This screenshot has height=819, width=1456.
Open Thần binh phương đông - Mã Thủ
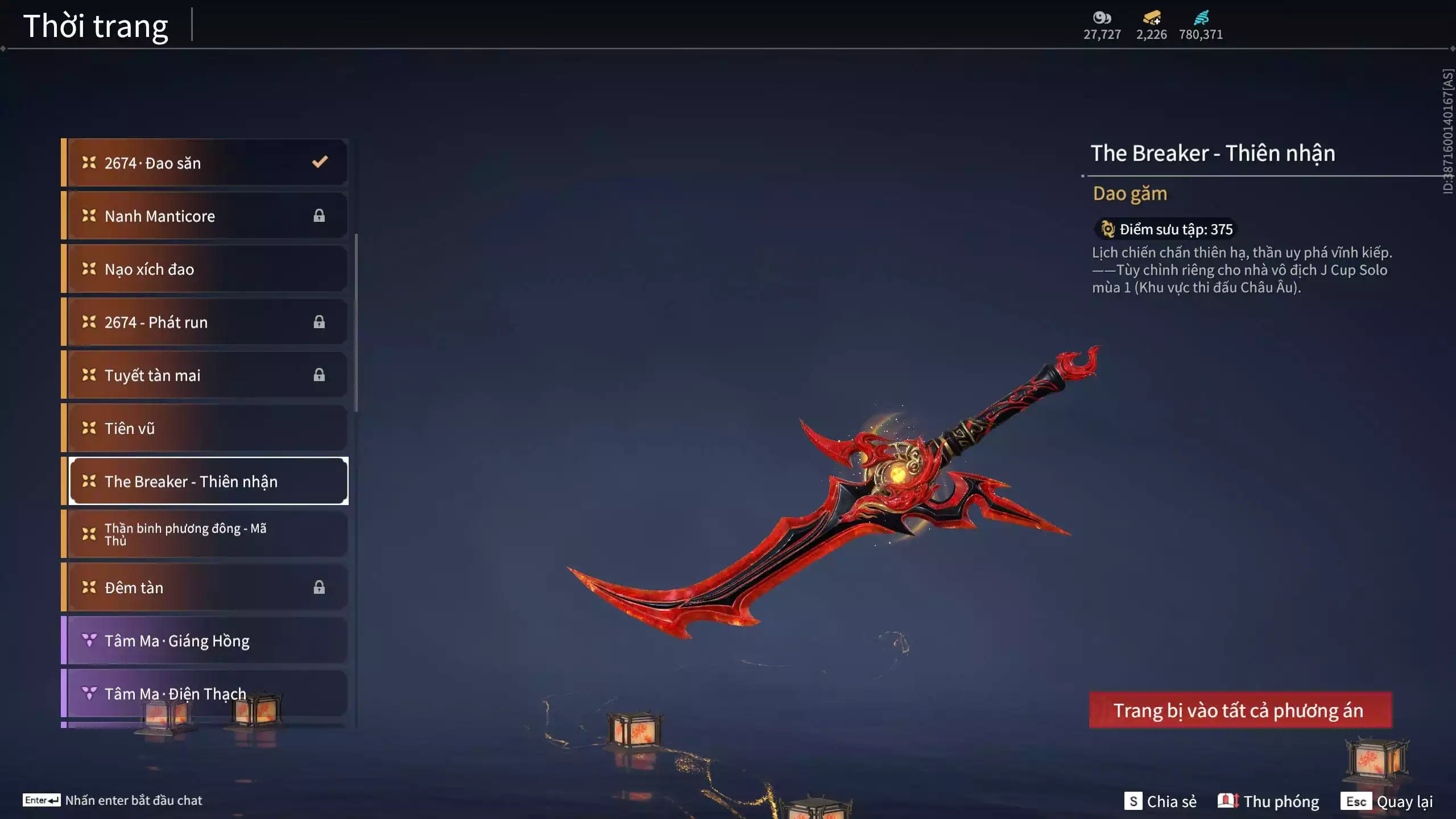205,534
